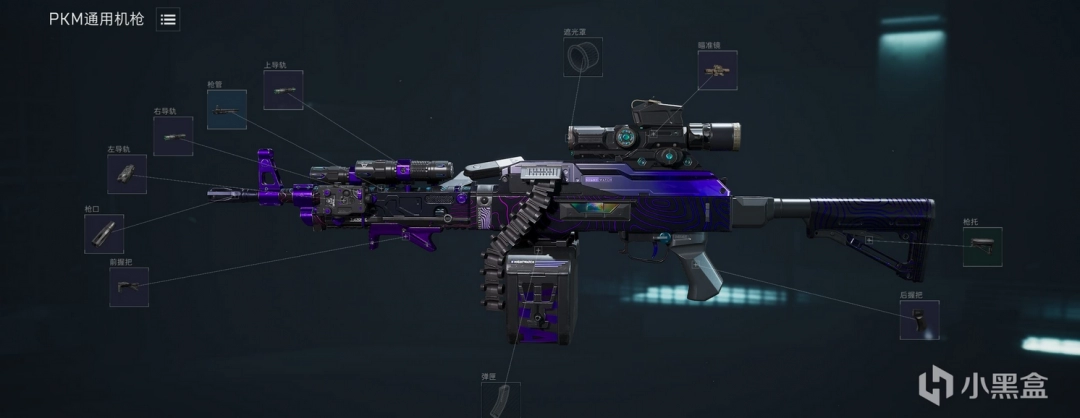Open the 前握把 foregrip slot

[x=129, y=287]
